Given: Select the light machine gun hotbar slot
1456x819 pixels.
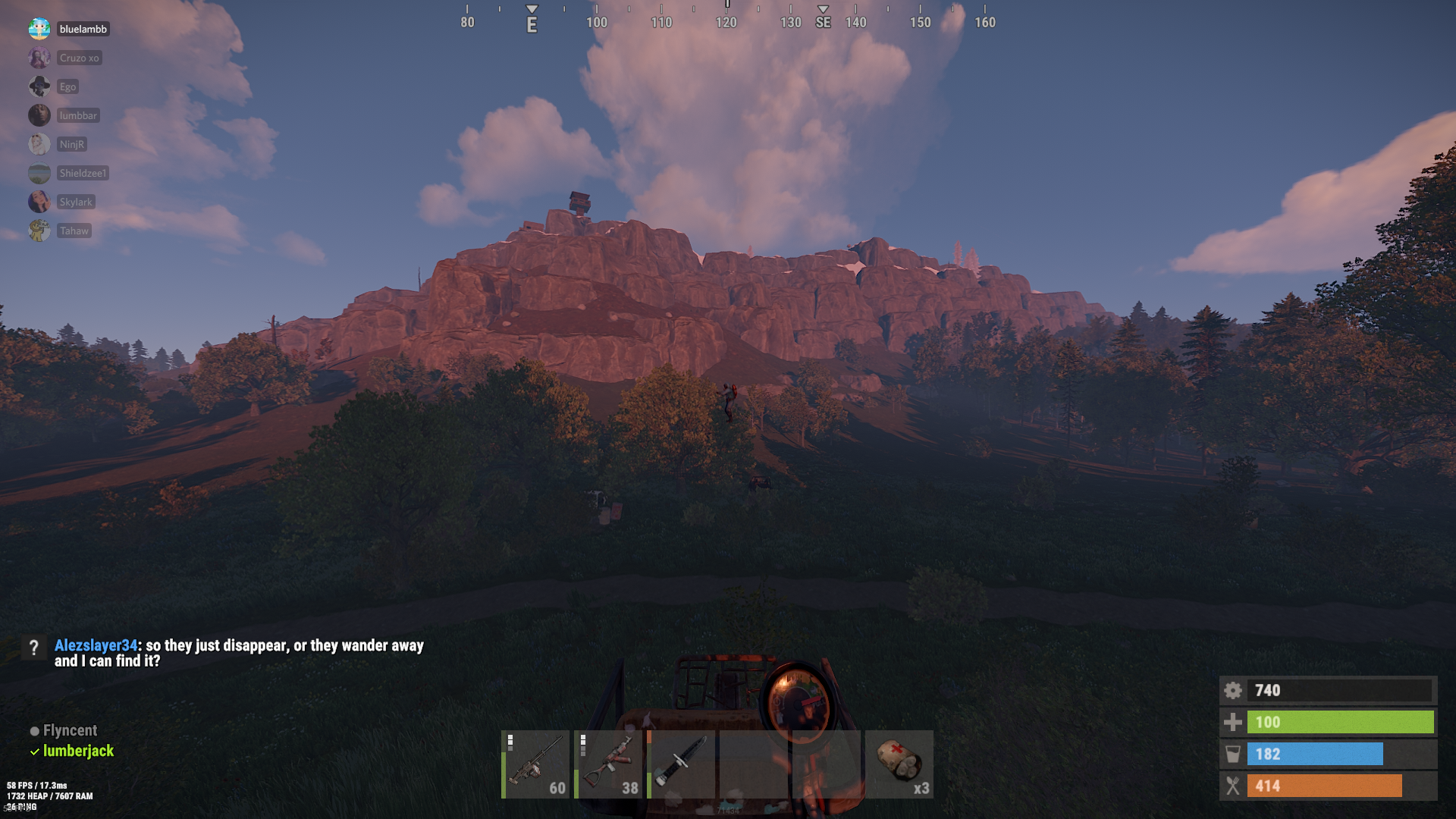Looking at the screenshot, I should (535, 764).
